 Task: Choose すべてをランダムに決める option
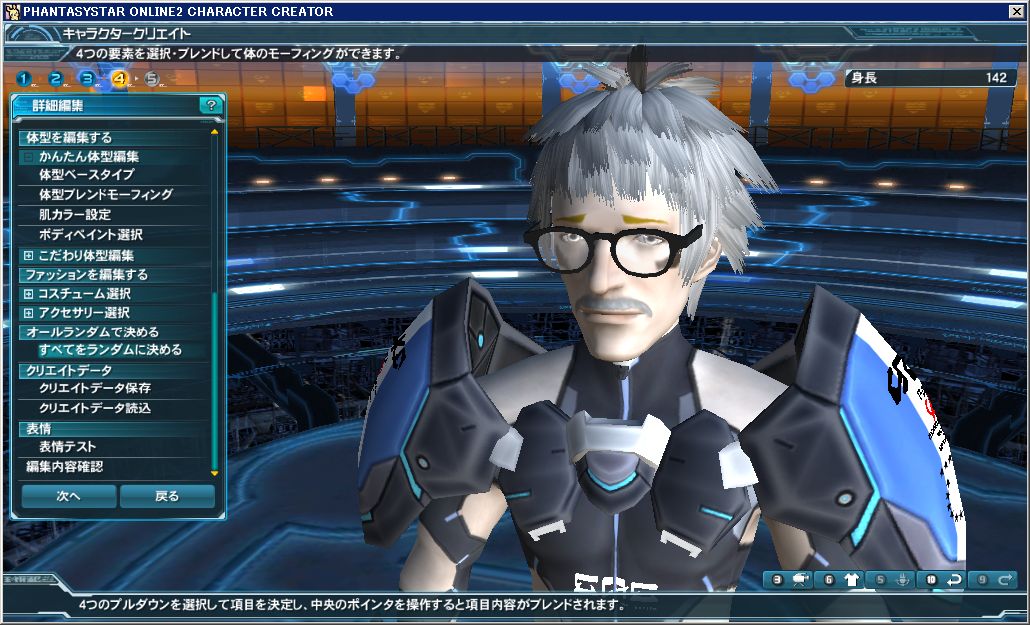(x=110, y=351)
